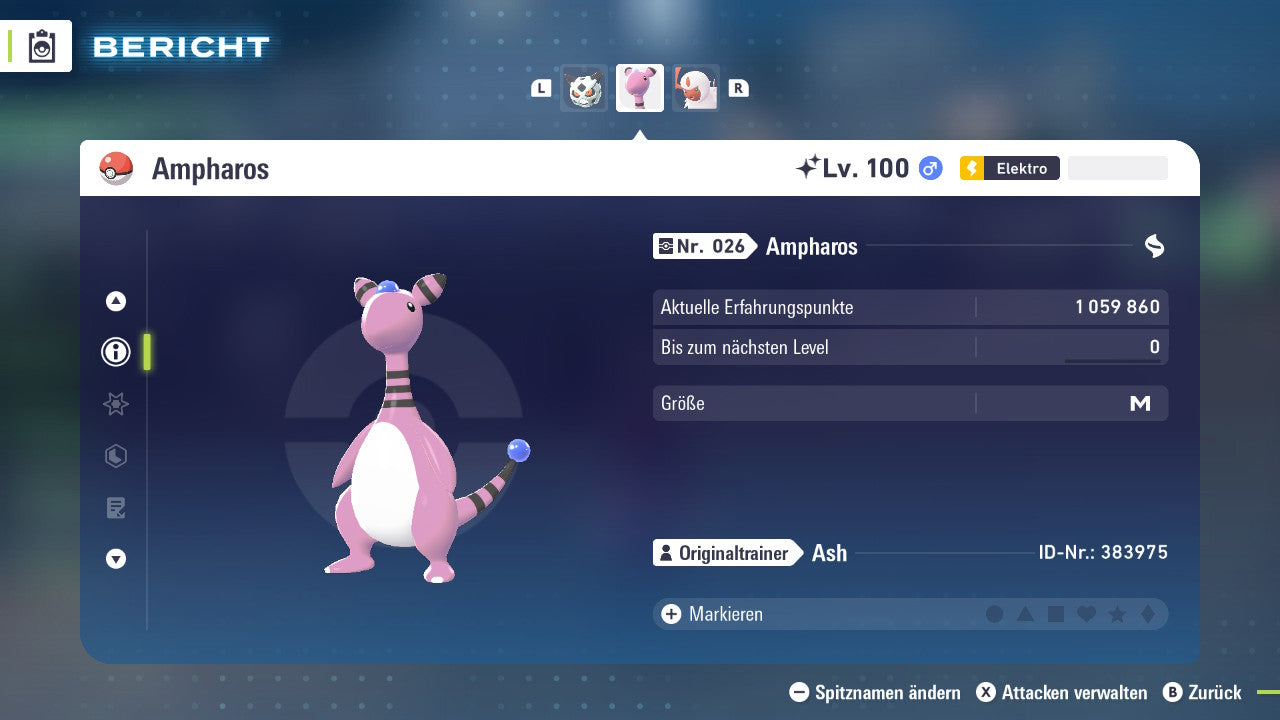Open Attacken verwalten
Viewport: 1280px width, 720px height.
tap(1062, 693)
